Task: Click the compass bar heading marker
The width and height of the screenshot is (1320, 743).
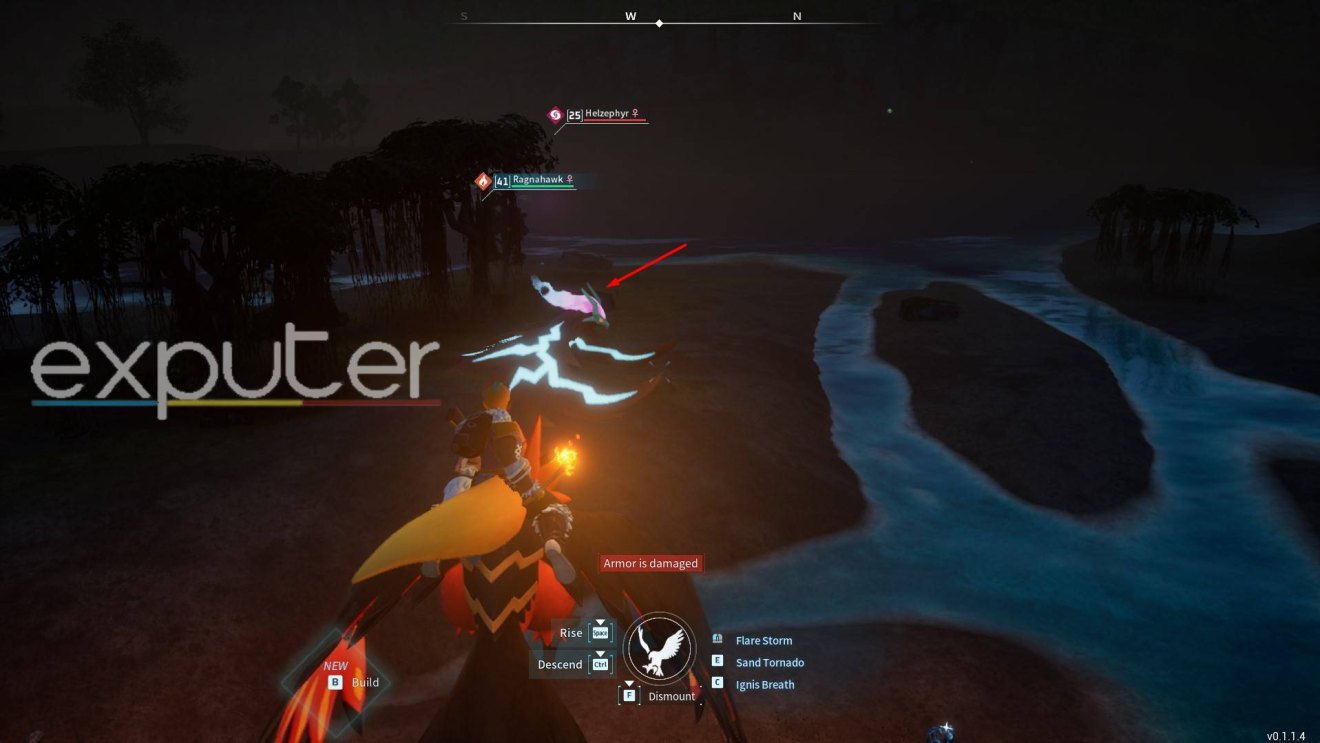Action: 659,22
